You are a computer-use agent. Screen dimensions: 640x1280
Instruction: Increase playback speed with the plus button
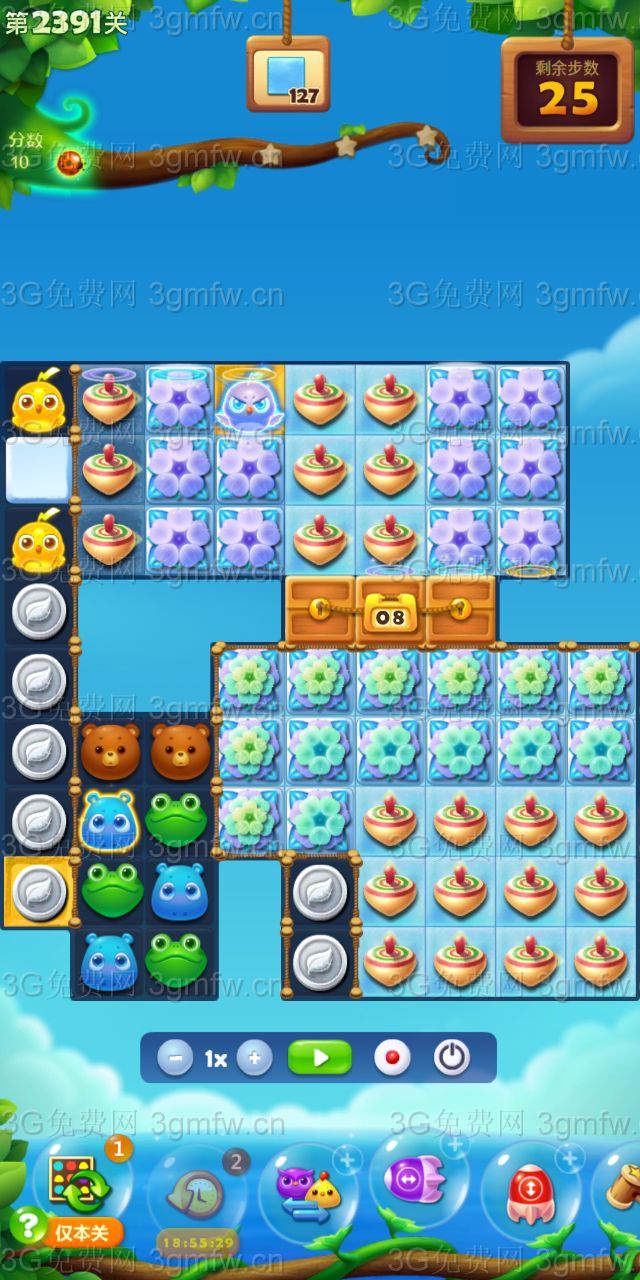255,1058
